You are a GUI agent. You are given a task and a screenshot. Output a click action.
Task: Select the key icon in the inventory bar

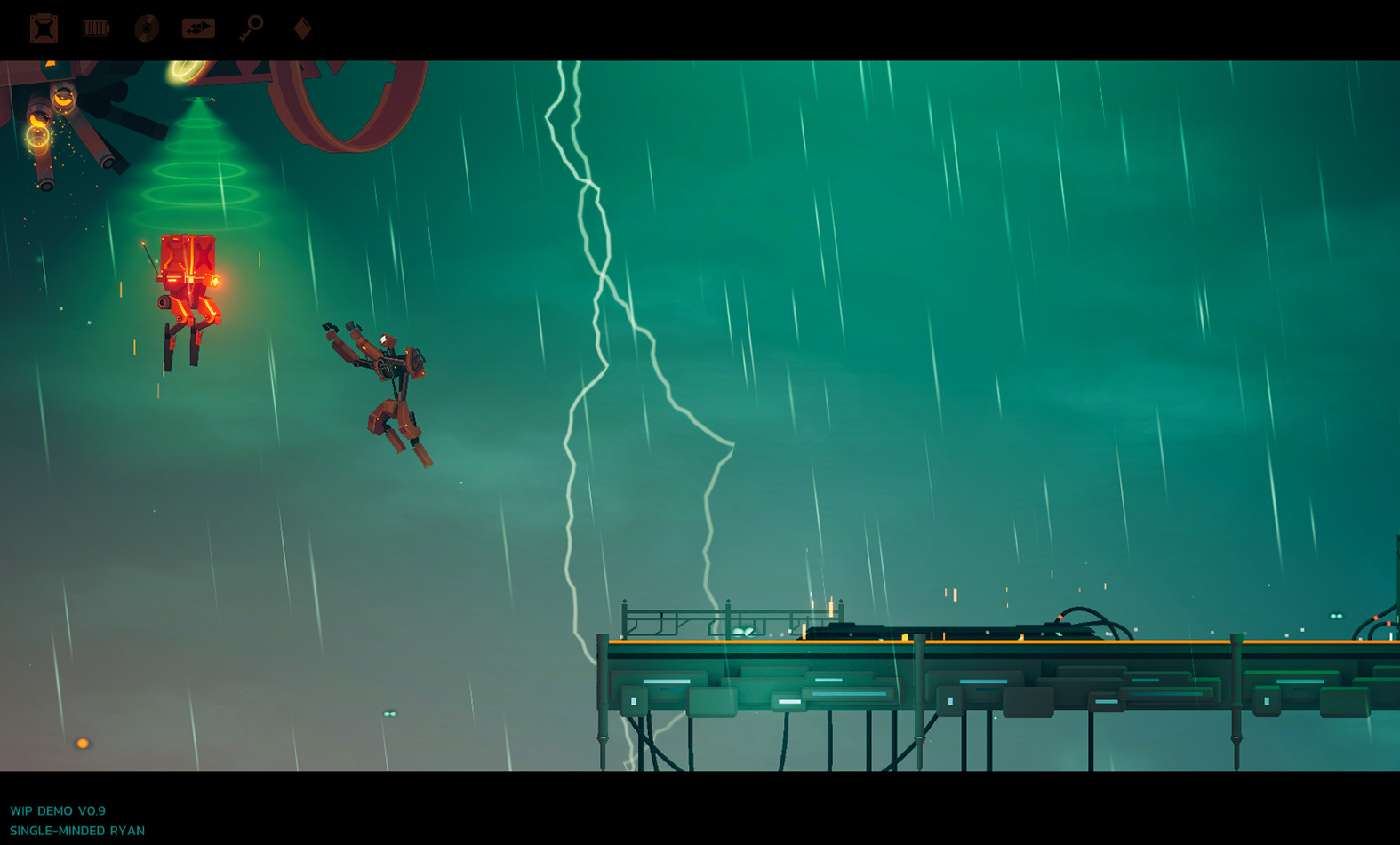[x=252, y=28]
